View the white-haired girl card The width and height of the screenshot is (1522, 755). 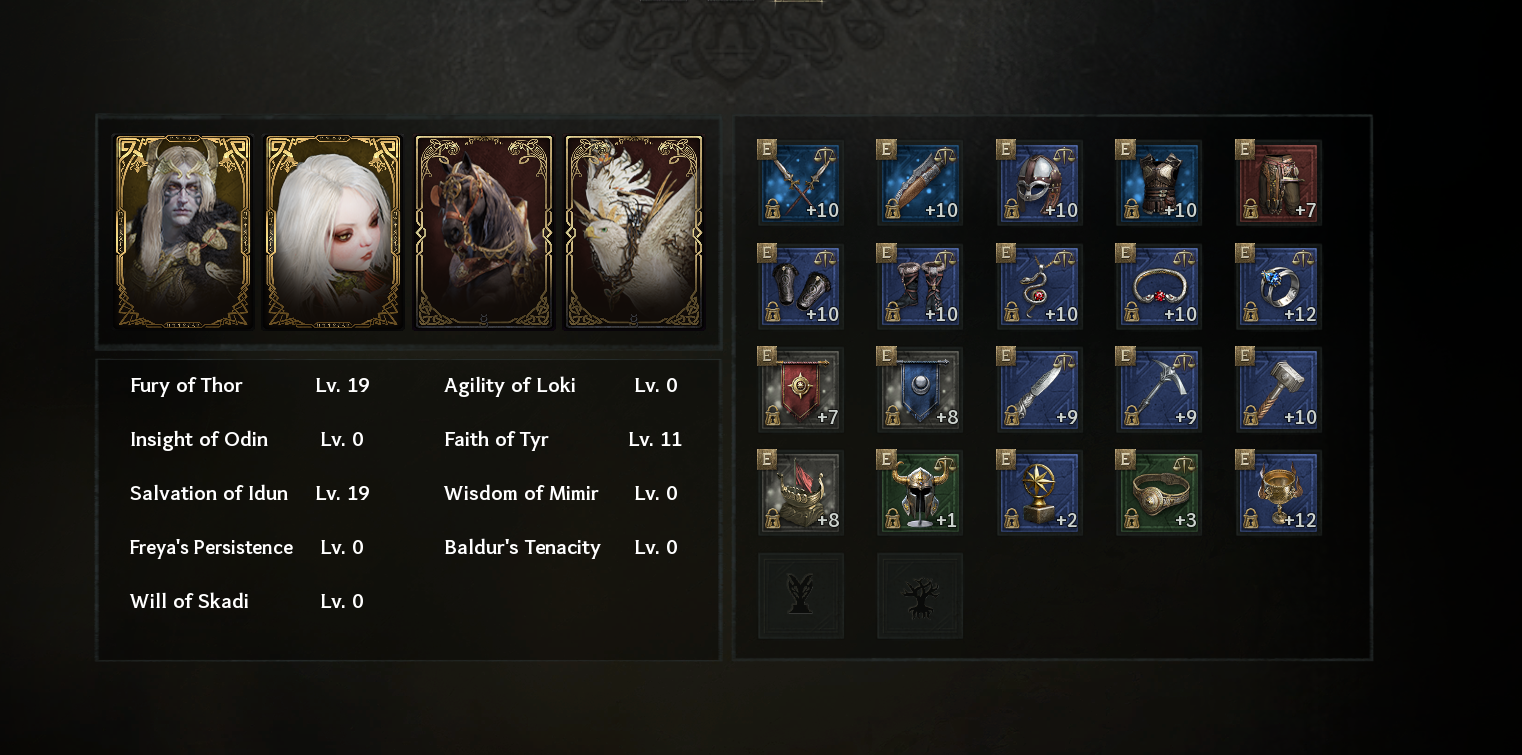333,232
